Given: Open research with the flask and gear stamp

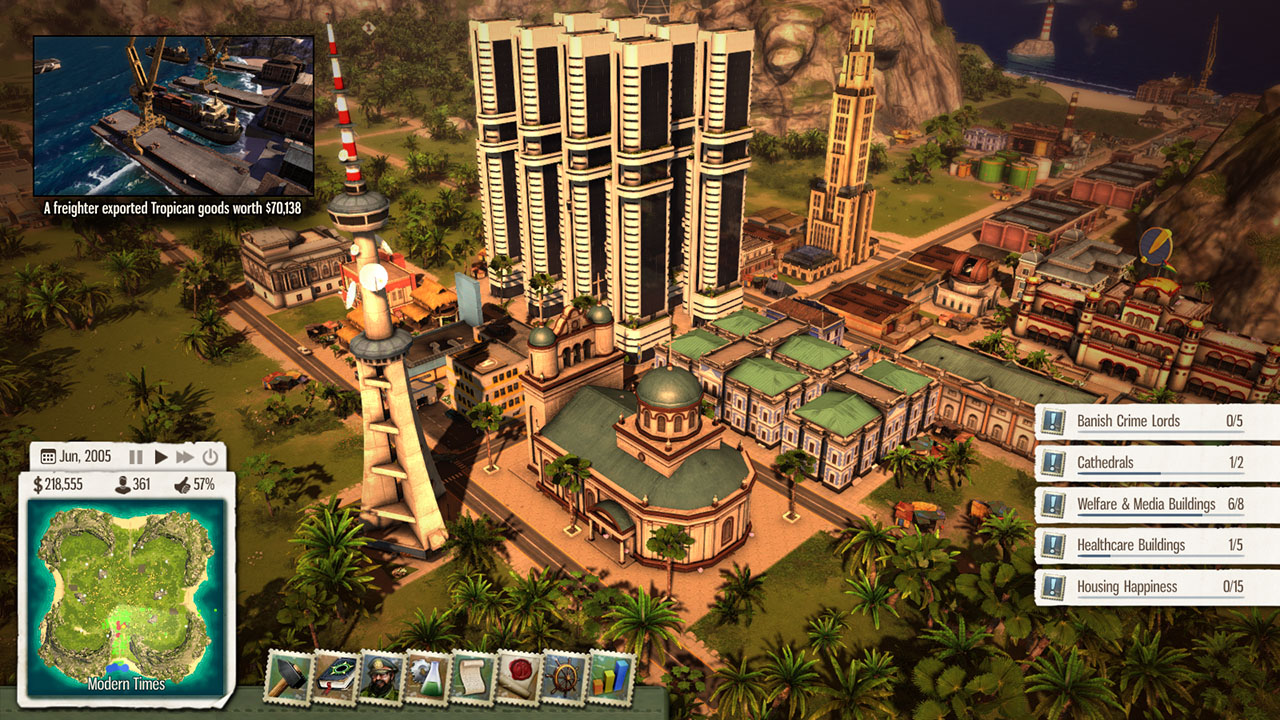Looking at the screenshot, I should [427, 678].
